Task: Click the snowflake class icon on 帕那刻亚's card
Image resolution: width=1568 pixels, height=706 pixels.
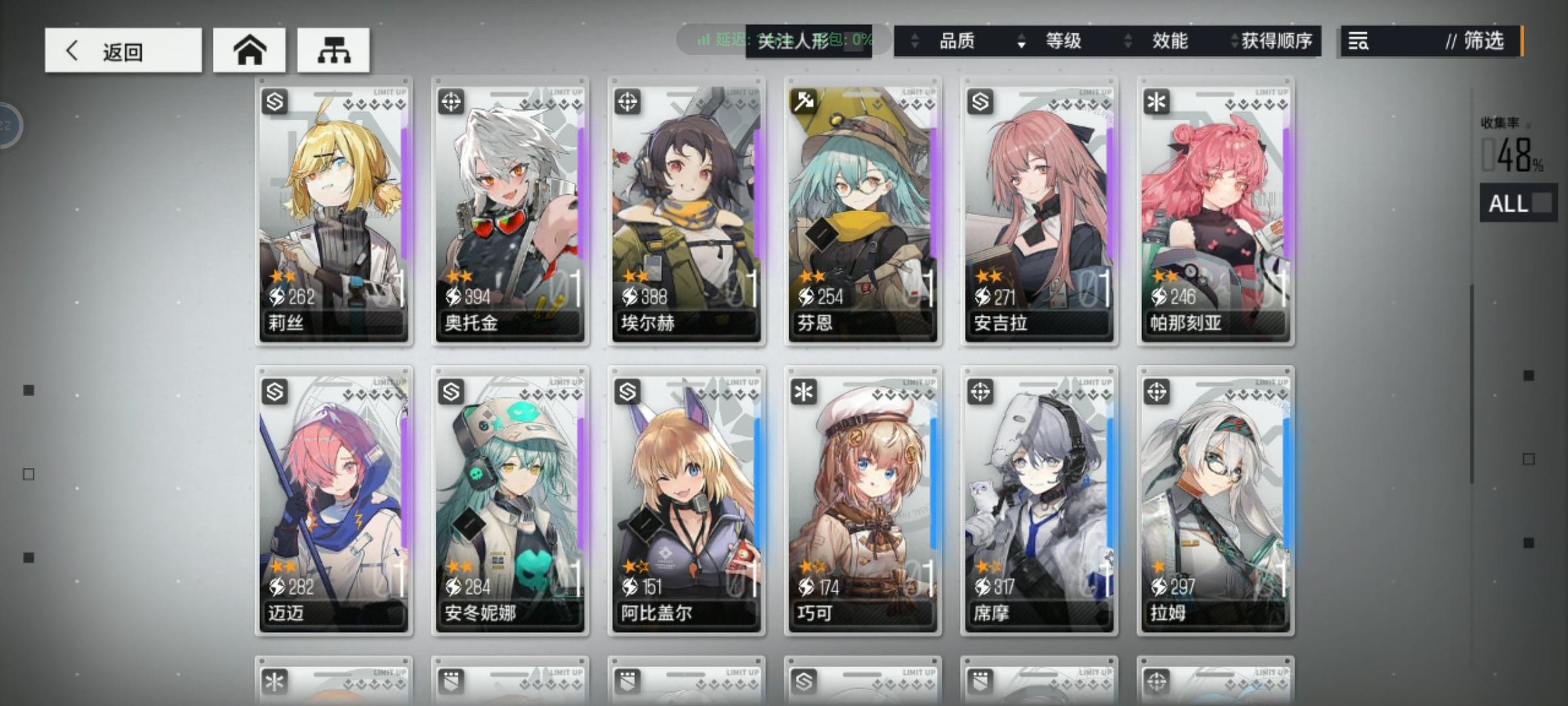Action: [x=1155, y=103]
